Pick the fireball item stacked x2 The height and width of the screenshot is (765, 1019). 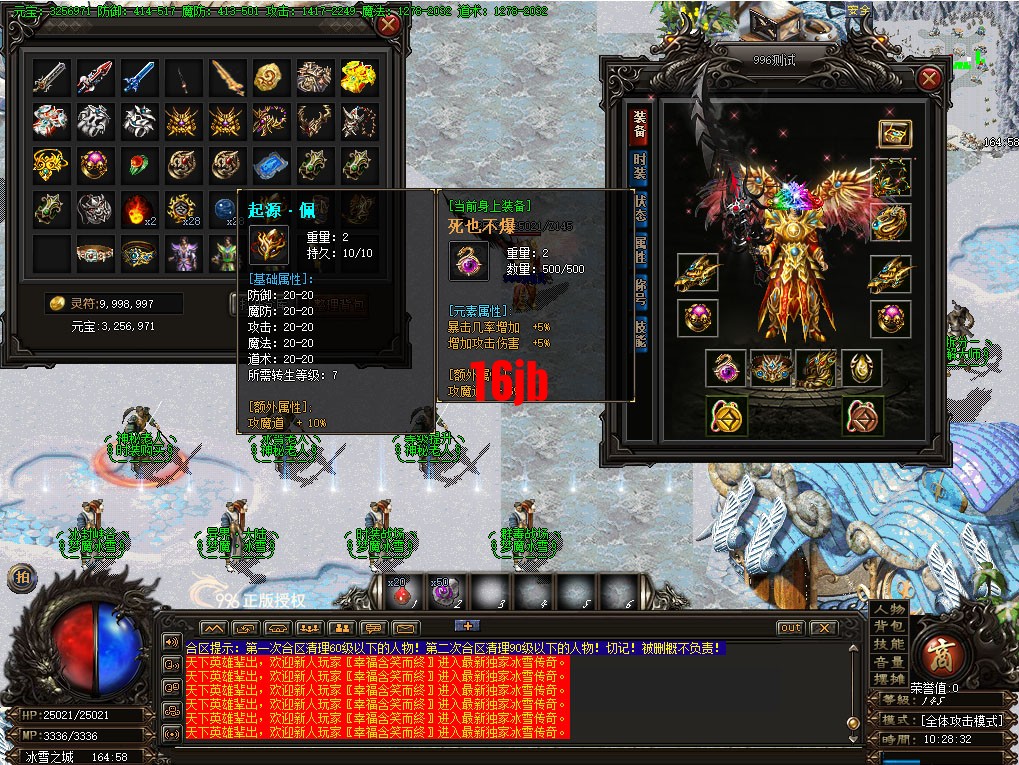pos(138,209)
